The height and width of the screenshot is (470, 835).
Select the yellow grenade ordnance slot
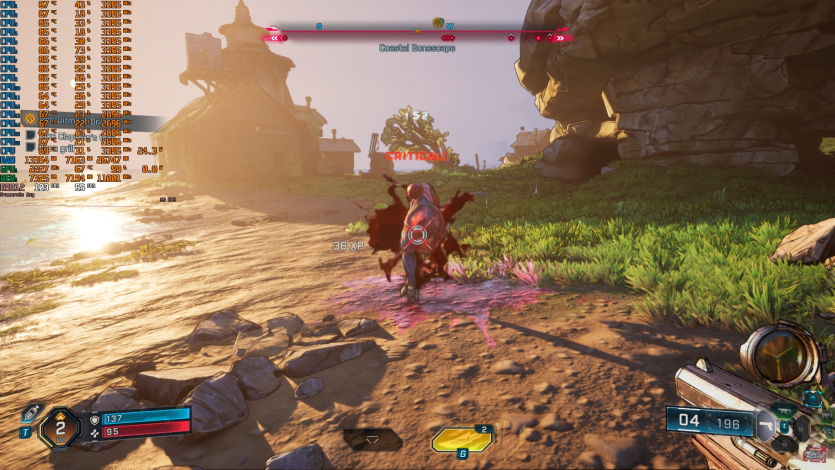pyautogui.click(x=460, y=440)
